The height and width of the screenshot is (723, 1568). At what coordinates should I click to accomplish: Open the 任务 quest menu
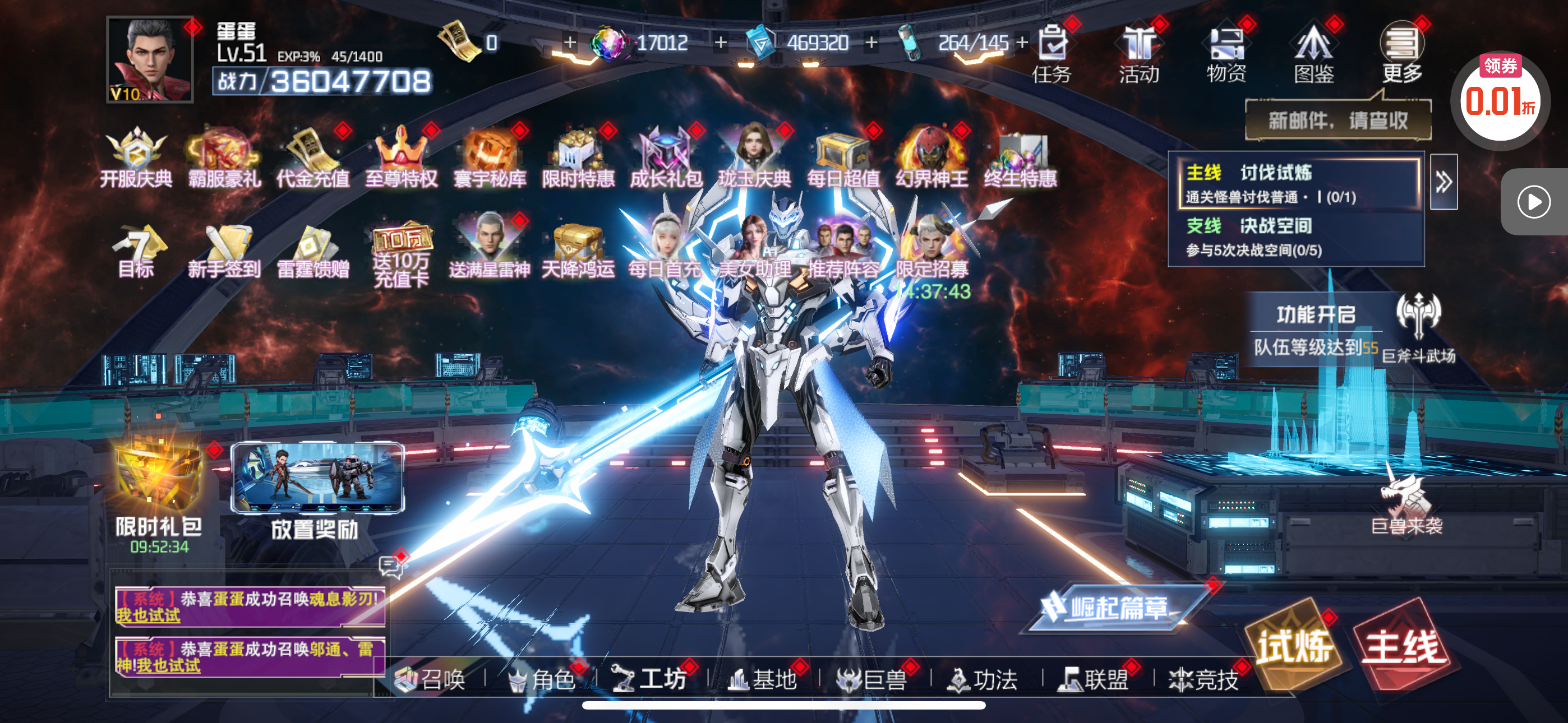[x=1053, y=54]
